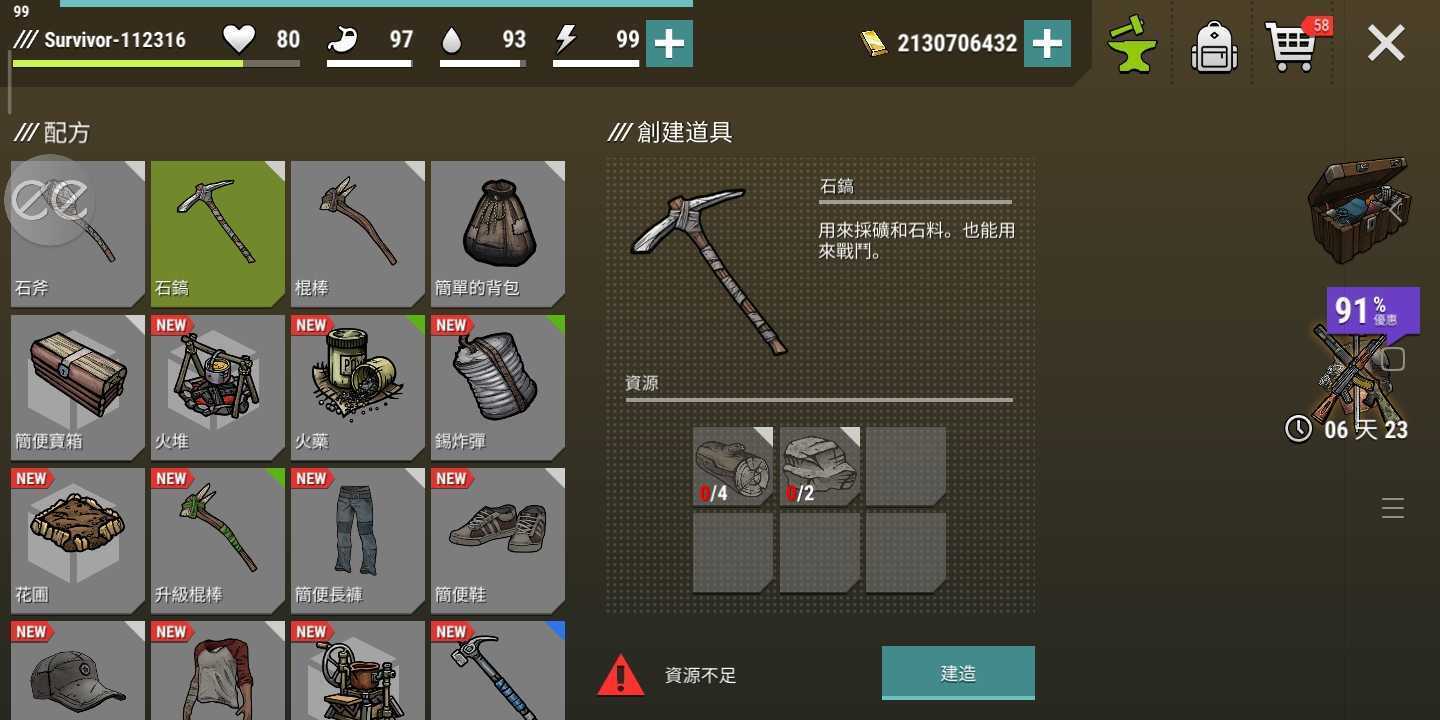Select the 錫炸彈 tin bomb recipe
The width and height of the screenshot is (1440, 720).
pos(497,385)
